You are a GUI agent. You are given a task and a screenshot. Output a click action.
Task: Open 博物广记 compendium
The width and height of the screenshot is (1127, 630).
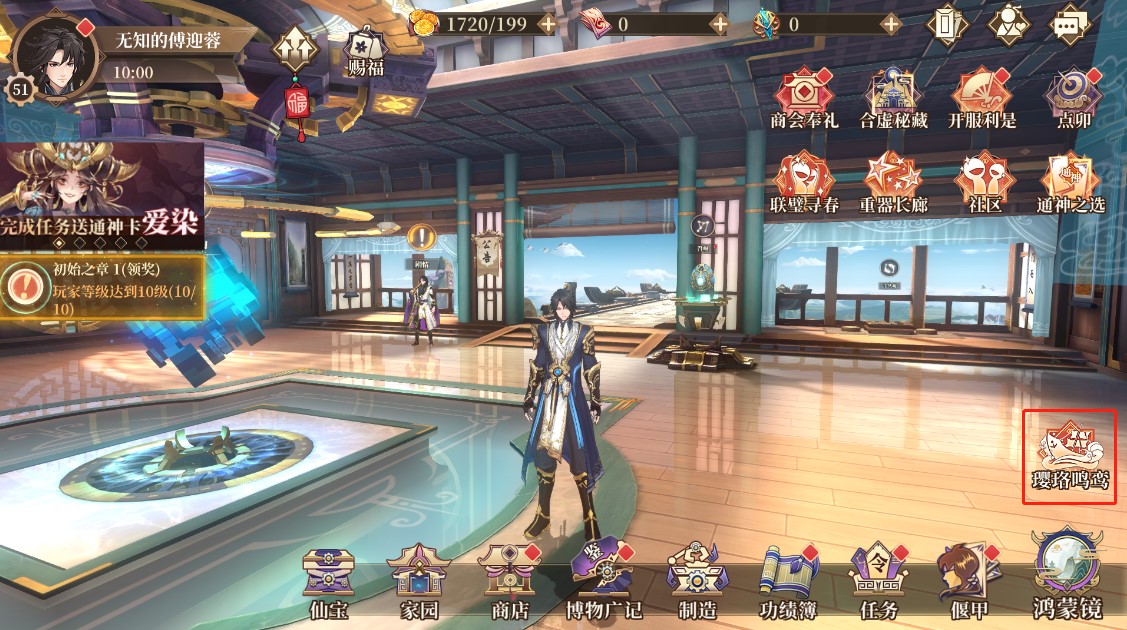pyautogui.click(x=602, y=580)
